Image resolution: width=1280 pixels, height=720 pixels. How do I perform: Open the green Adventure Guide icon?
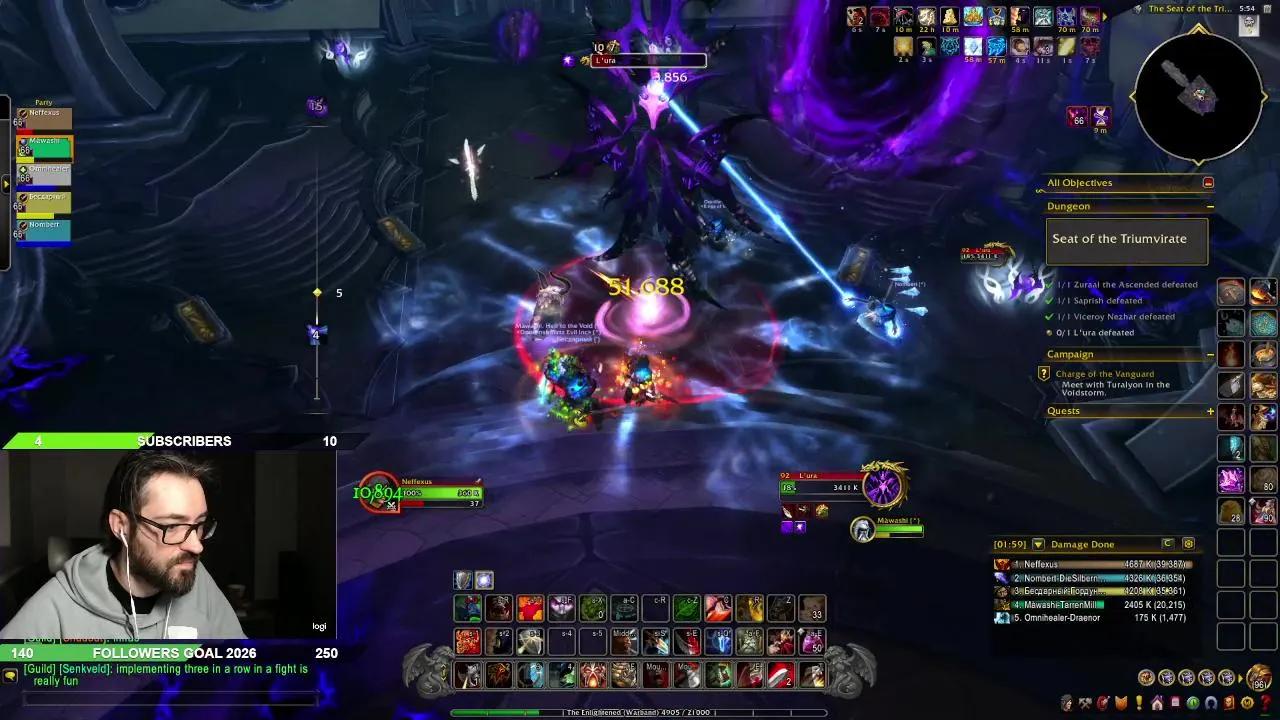1193,703
